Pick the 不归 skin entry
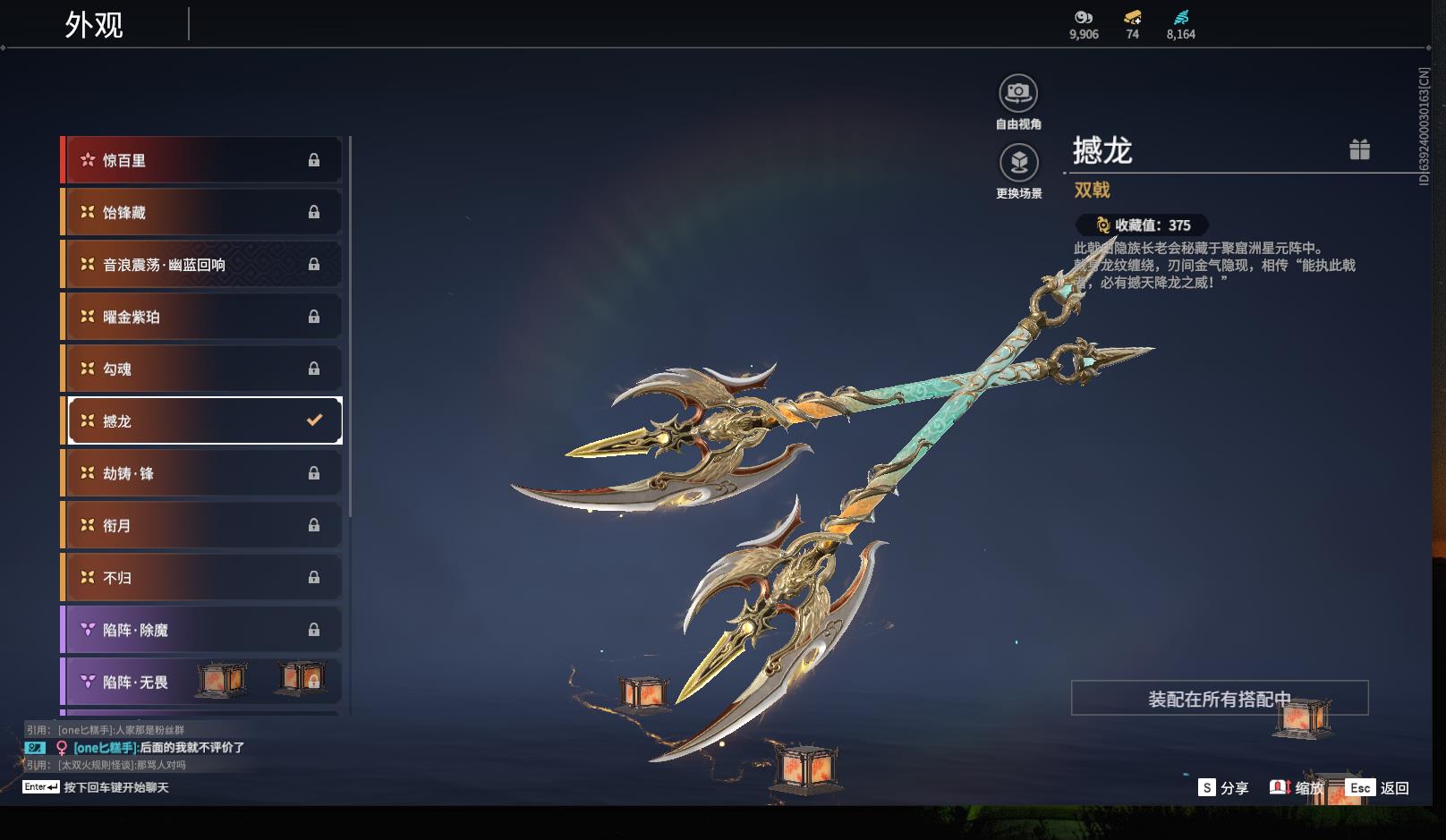1446x840 pixels. (202, 578)
